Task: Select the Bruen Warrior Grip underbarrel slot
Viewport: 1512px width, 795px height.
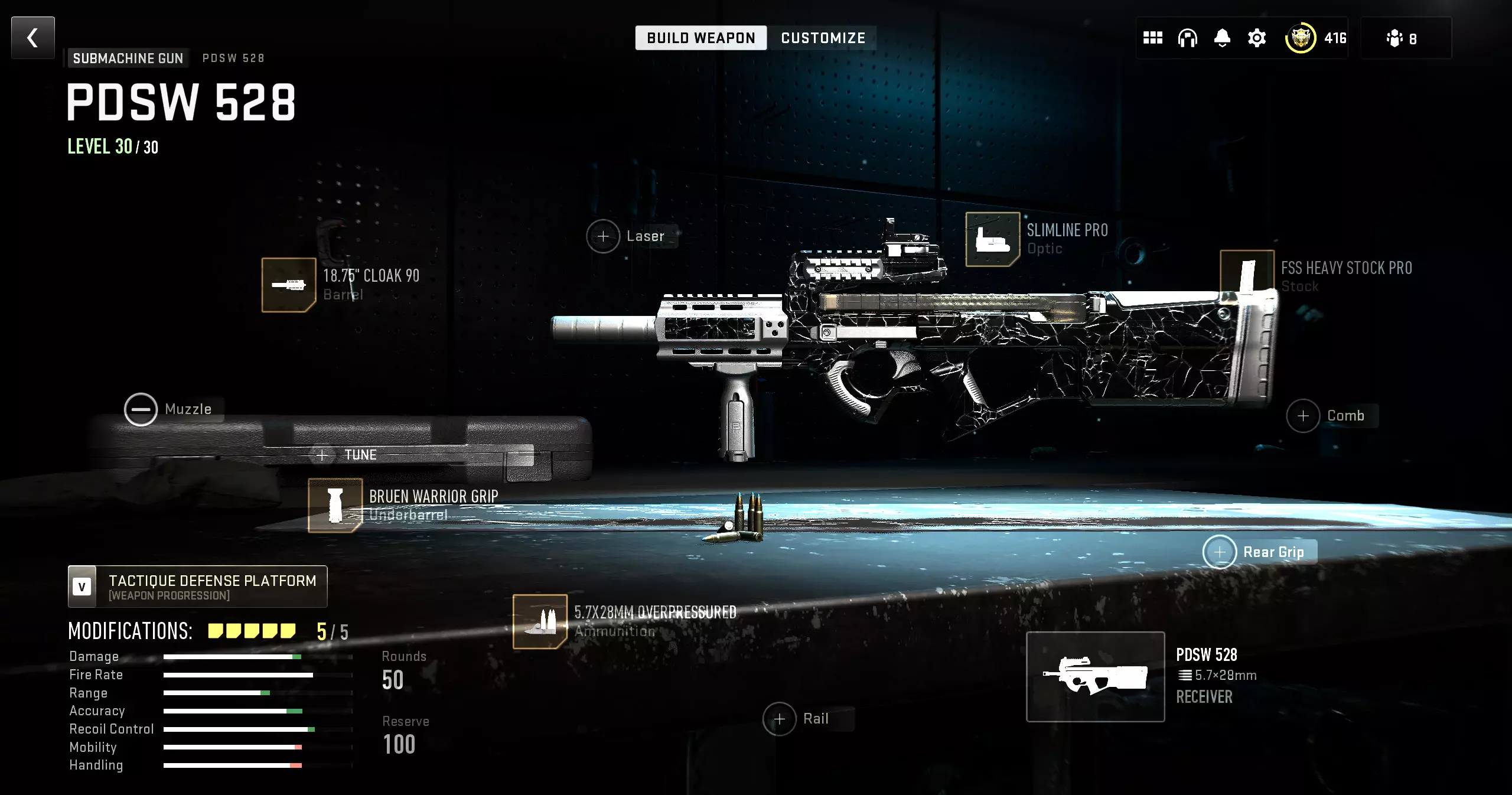Action: coord(335,505)
